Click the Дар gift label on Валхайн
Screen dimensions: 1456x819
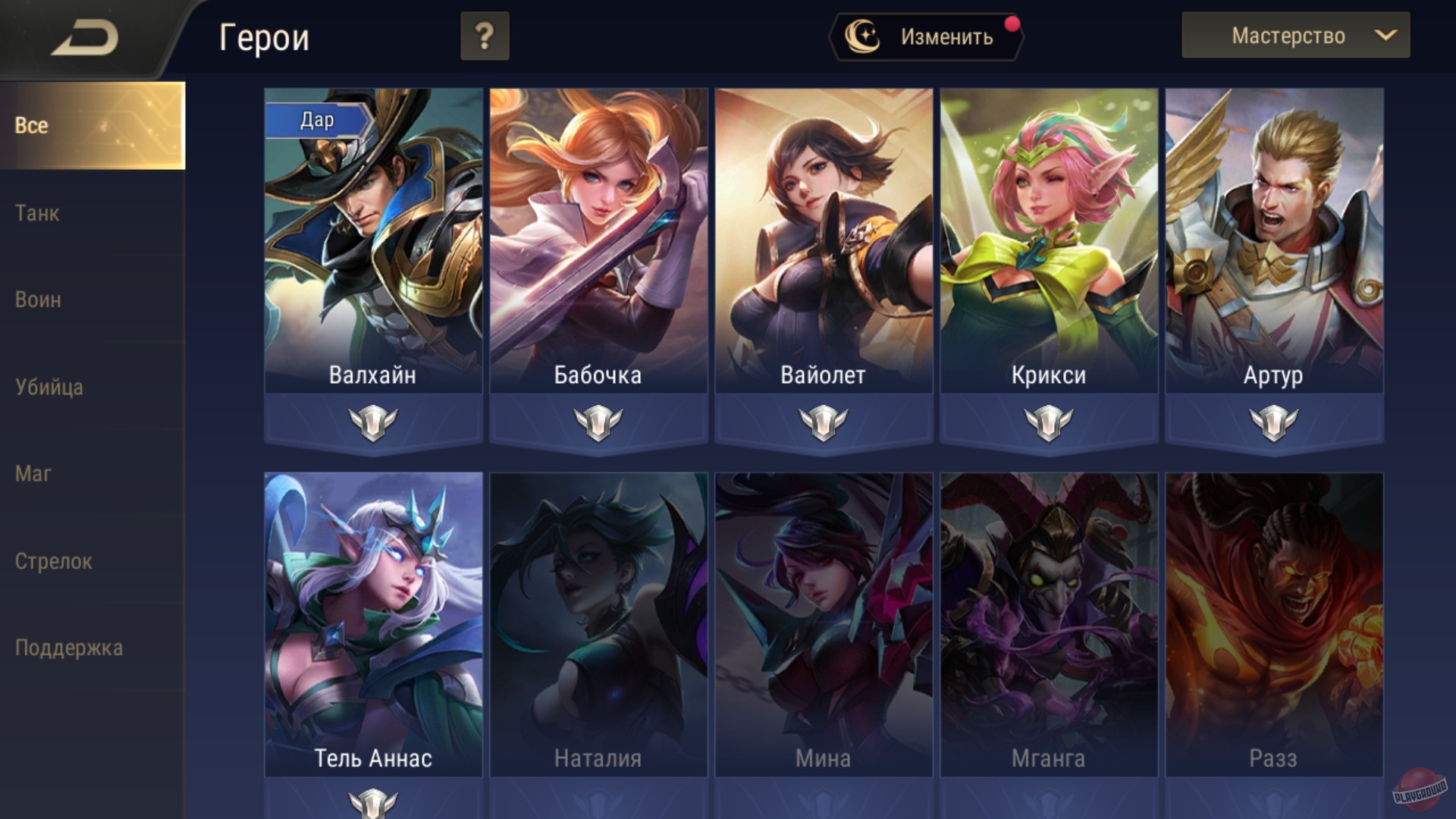click(x=318, y=119)
